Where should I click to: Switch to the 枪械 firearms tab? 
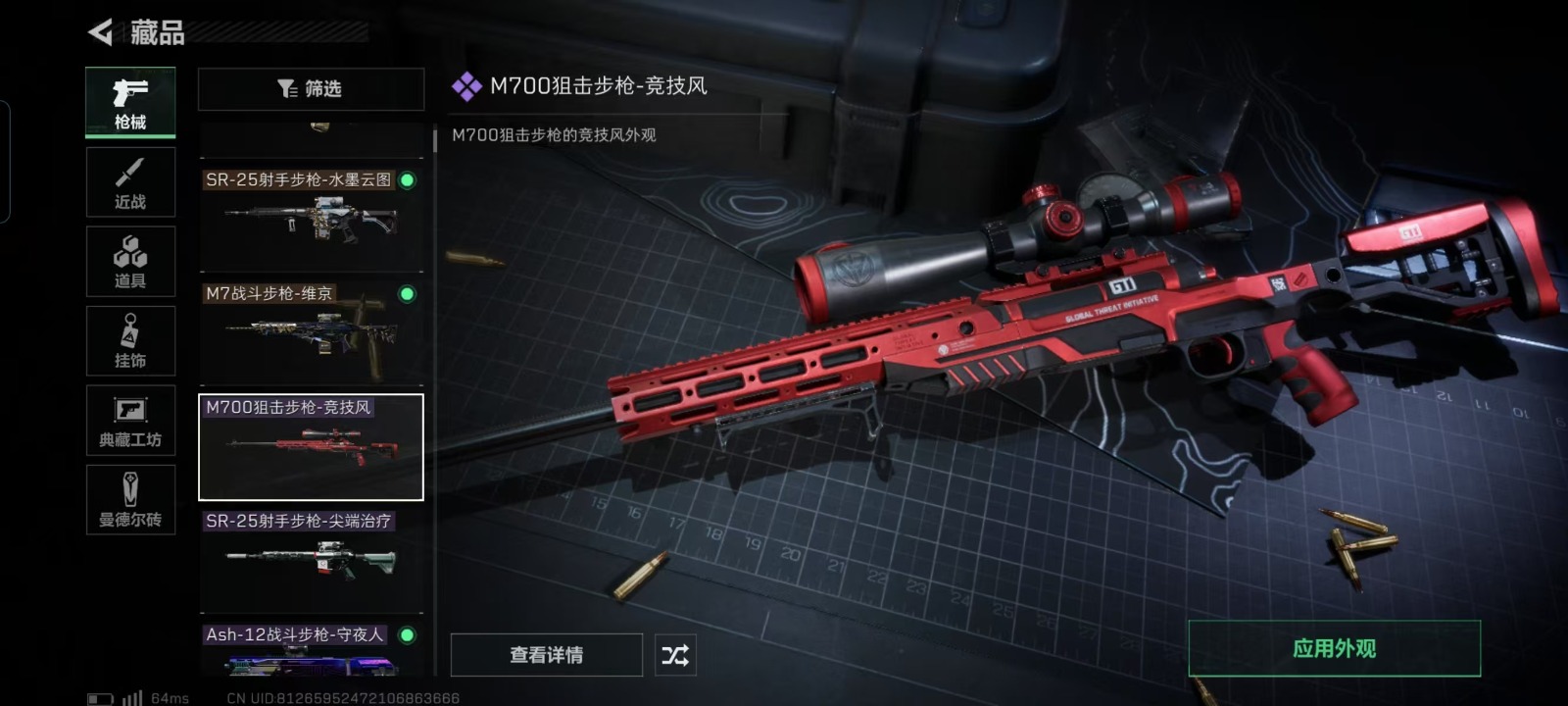point(130,102)
